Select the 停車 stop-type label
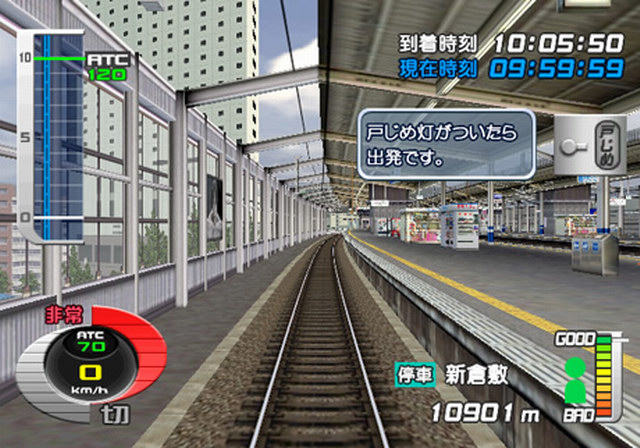 pyautogui.click(x=414, y=377)
